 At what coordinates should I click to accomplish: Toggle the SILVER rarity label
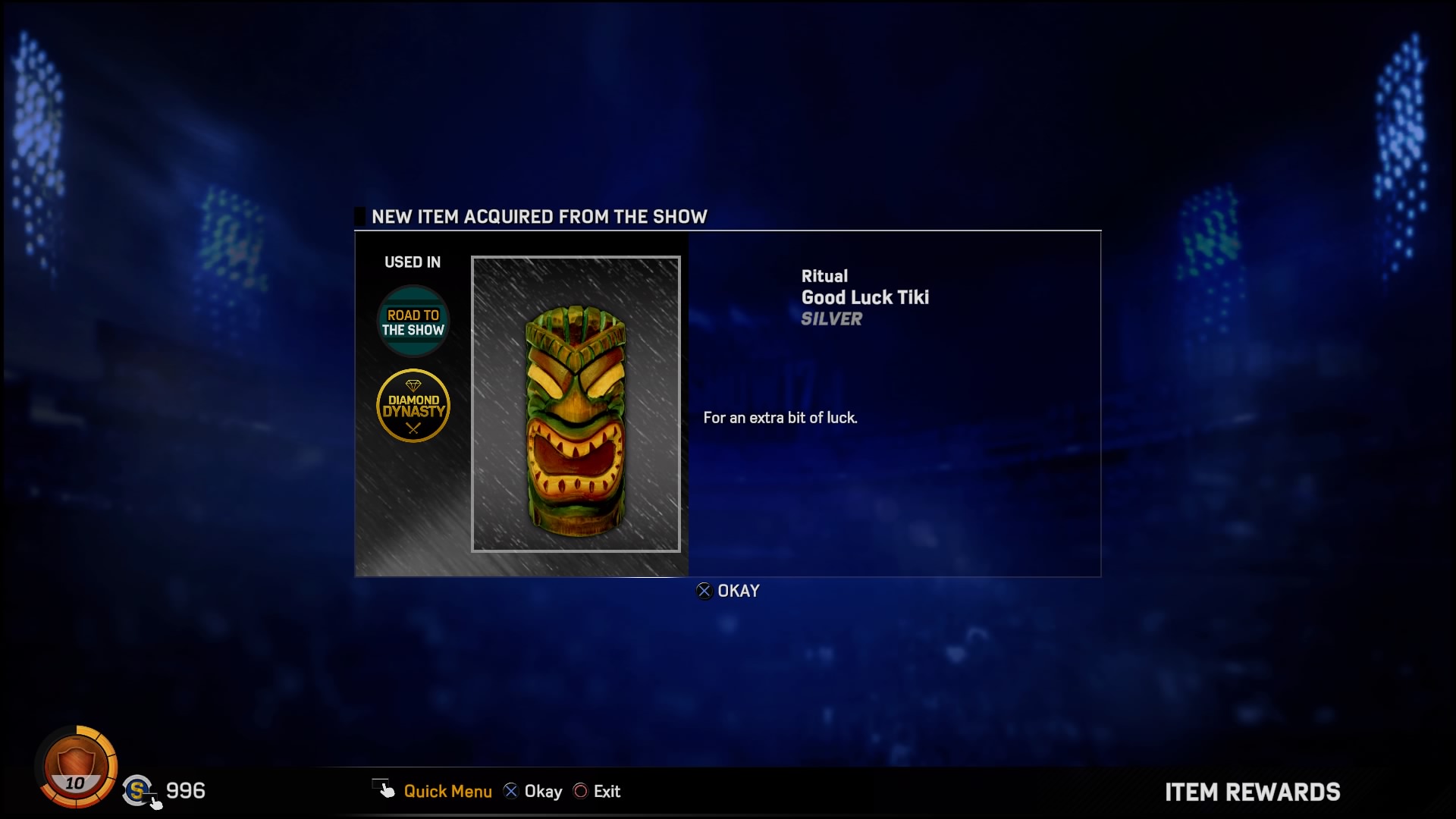tap(831, 319)
